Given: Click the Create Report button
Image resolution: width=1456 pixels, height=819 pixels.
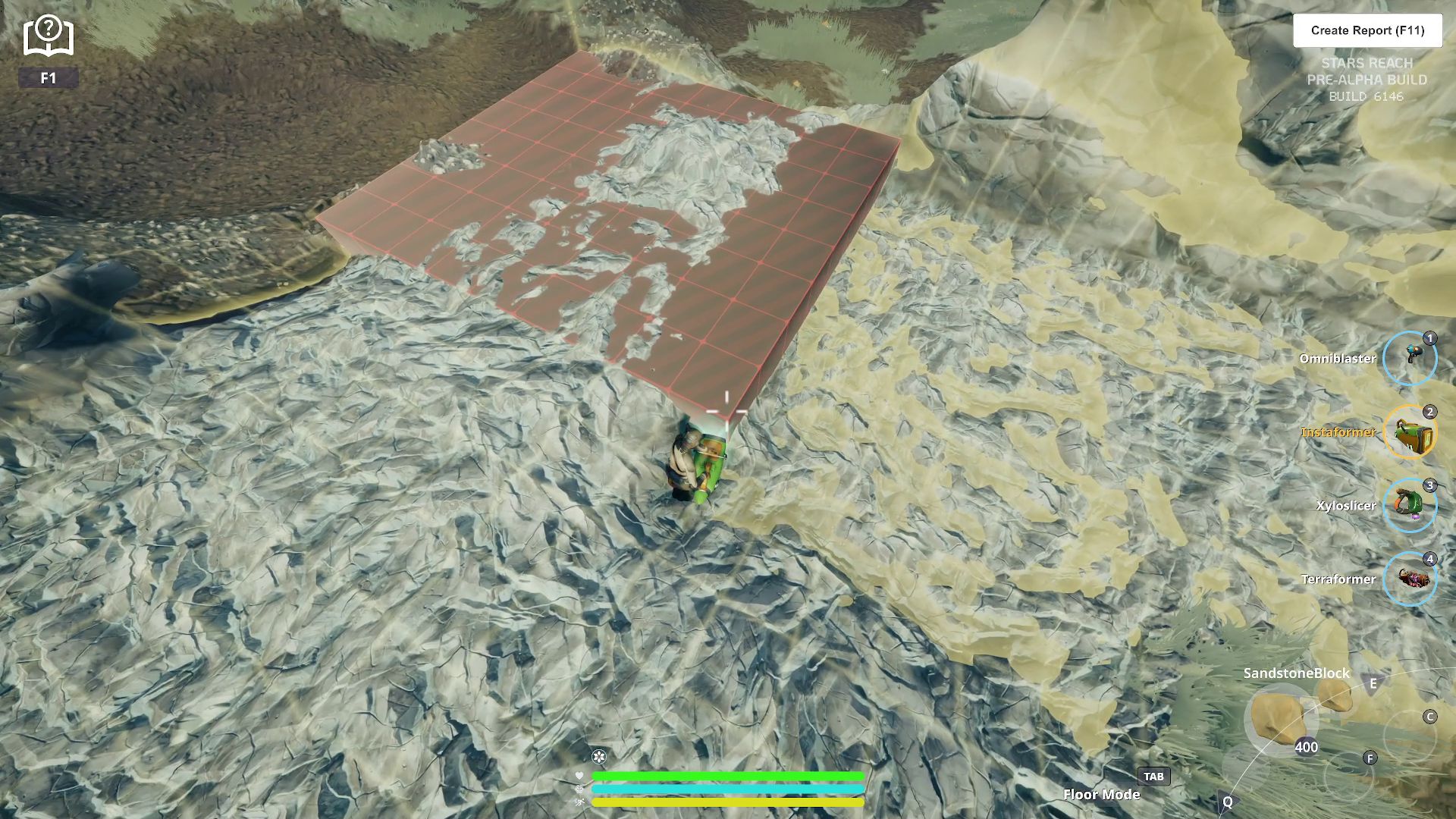Looking at the screenshot, I should click(1367, 30).
